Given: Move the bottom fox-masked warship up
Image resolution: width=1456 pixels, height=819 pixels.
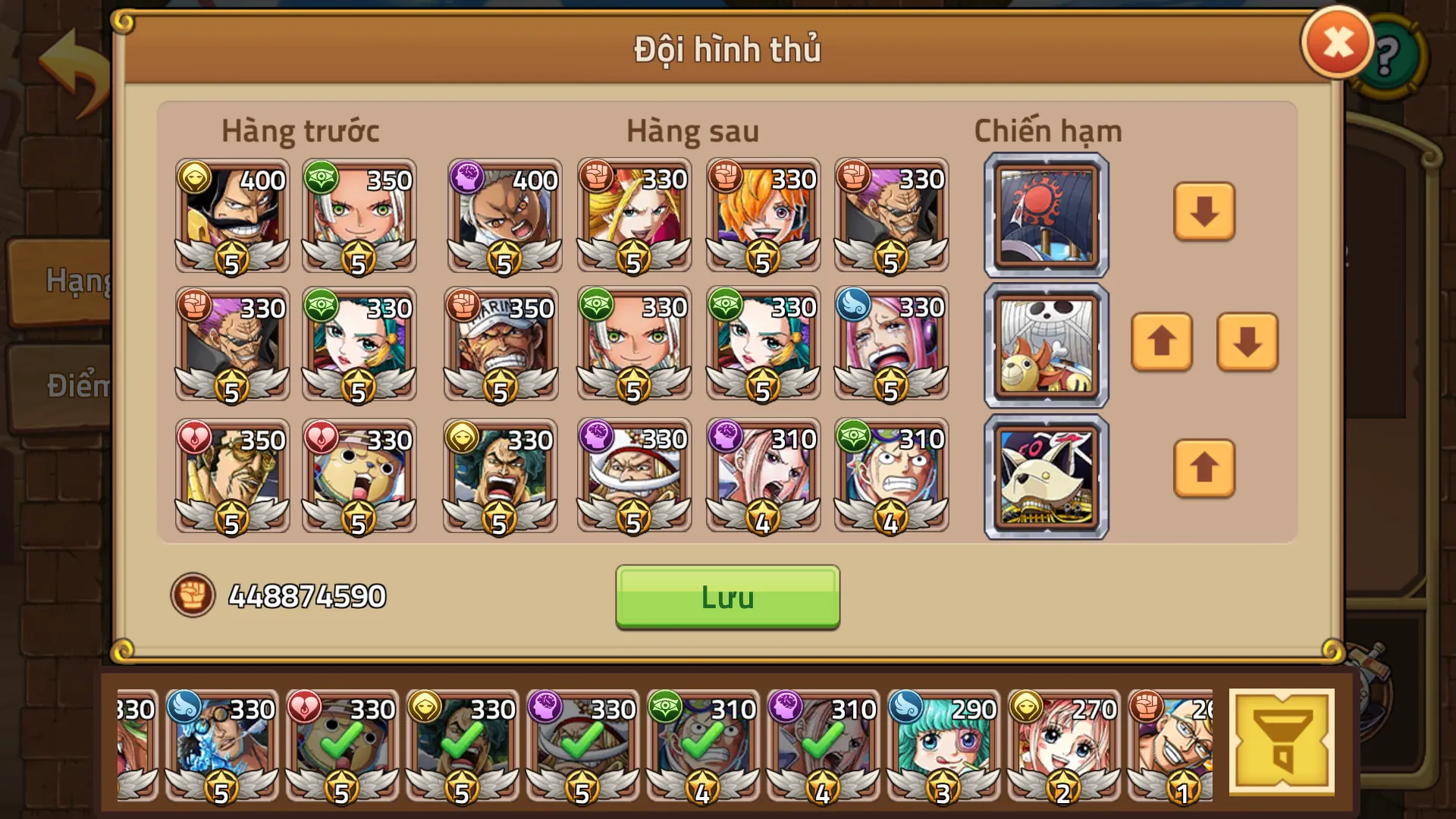Looking at the screenshot, I should coord(1203,470).
